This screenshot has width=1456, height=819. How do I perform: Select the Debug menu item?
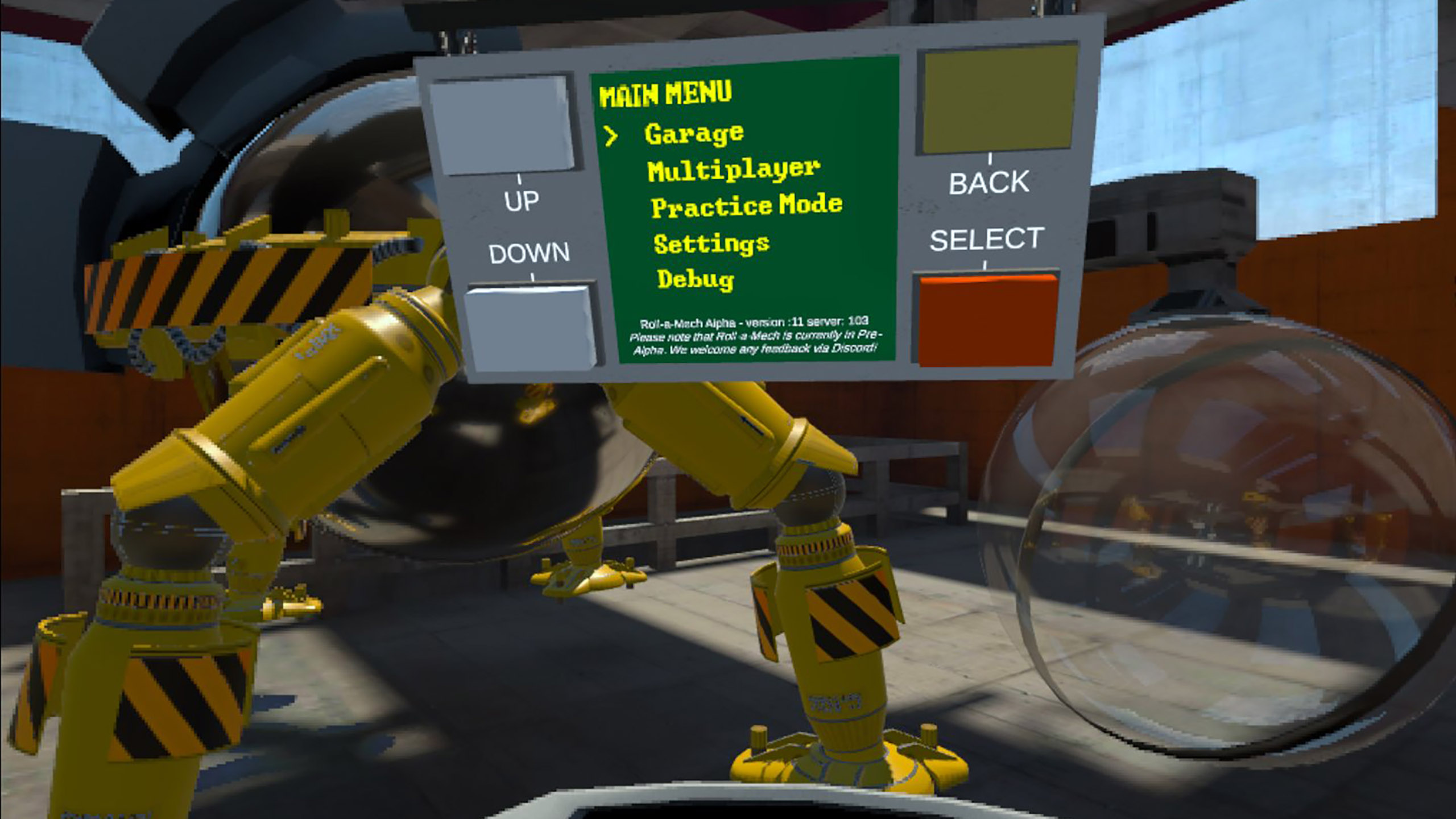[x=696, y=279]
